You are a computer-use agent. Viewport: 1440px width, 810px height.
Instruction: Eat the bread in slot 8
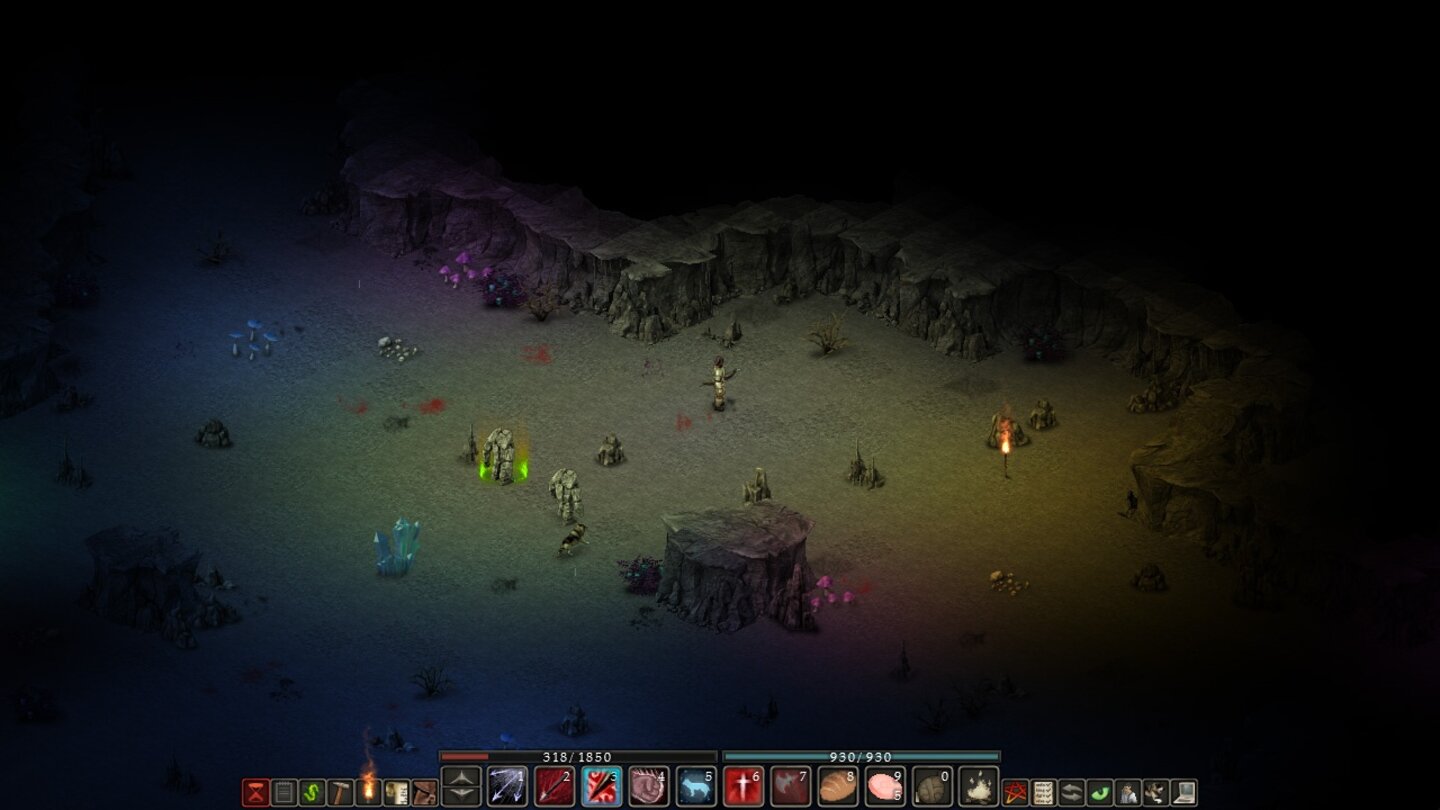point(838,787)
